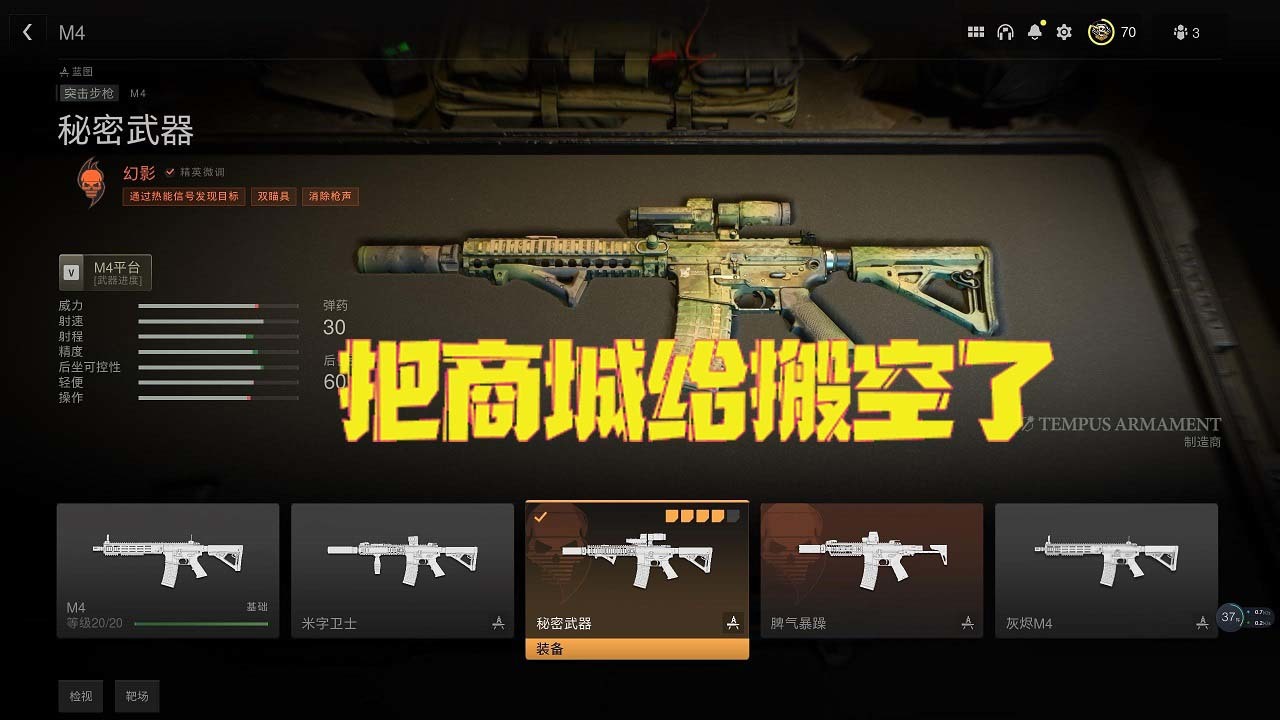Click the back chevron top left
Image resolution: width=1280 pixels, height=720 pixels.
pyautogui.click(x=27, y=31)
